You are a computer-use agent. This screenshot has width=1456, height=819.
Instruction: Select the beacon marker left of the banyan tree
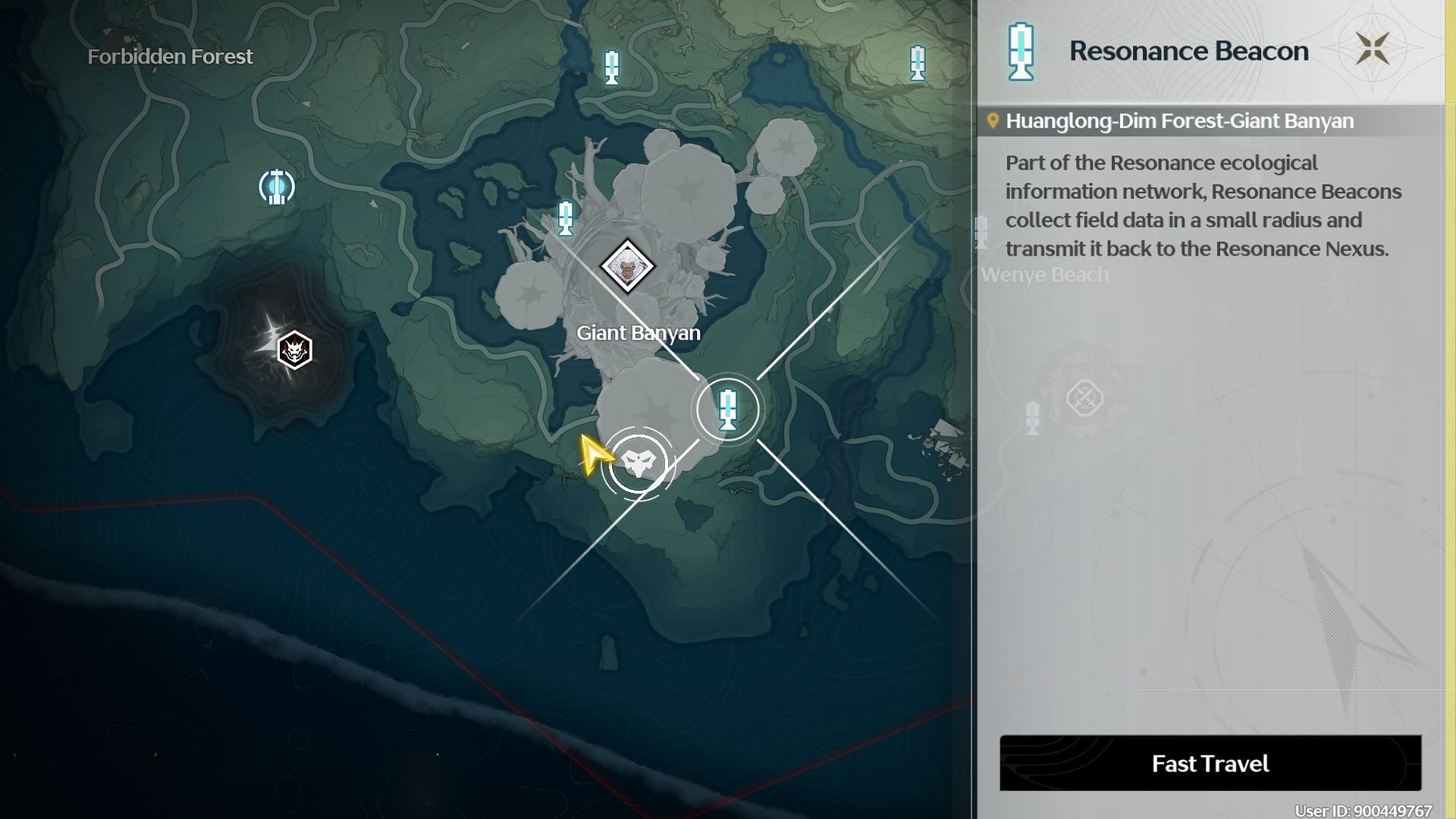pos(565,218)
